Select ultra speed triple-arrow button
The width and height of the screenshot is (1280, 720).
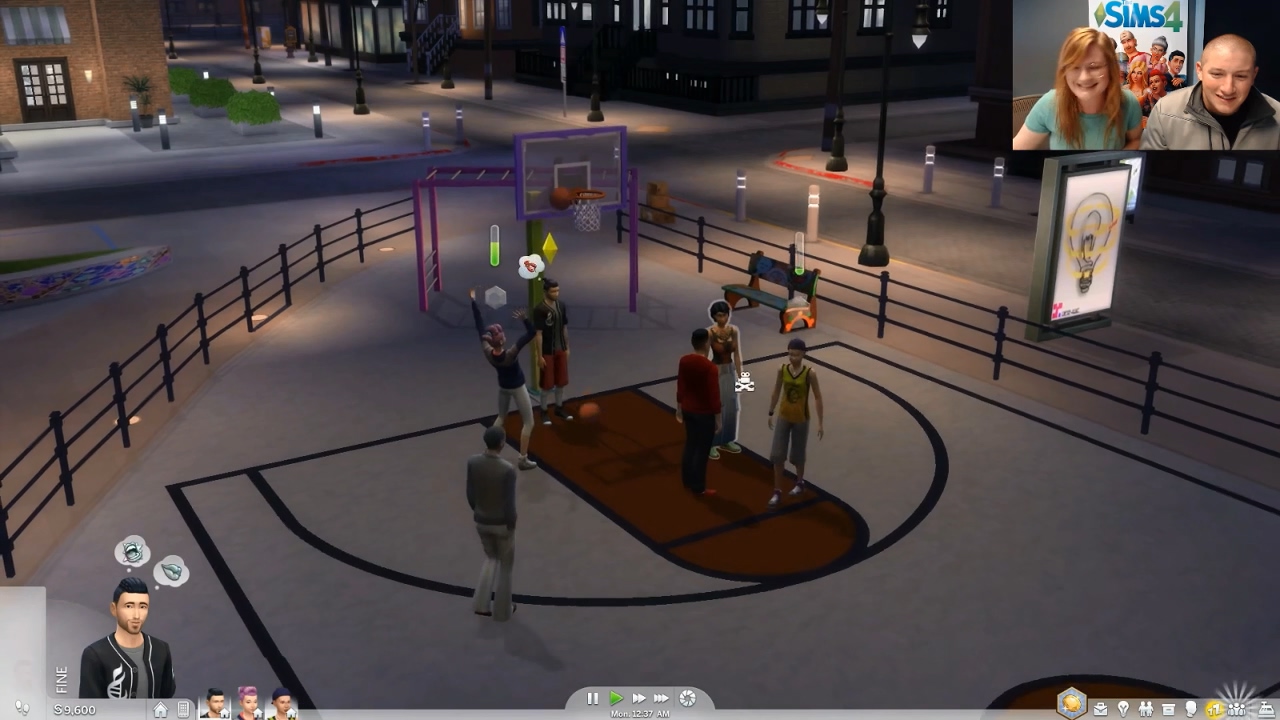[662, 698]
